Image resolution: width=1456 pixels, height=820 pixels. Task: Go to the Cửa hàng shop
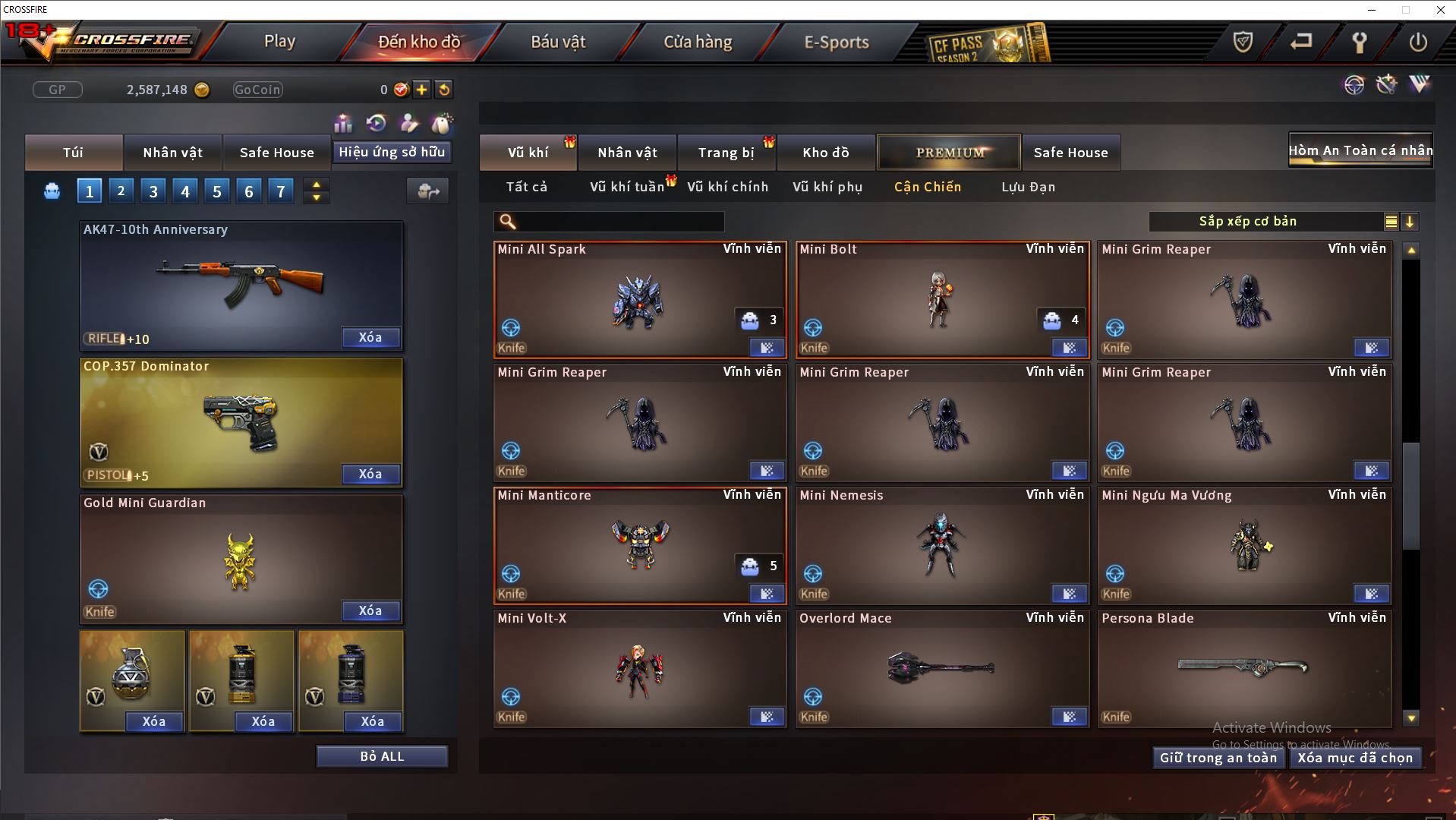point(698,42)
